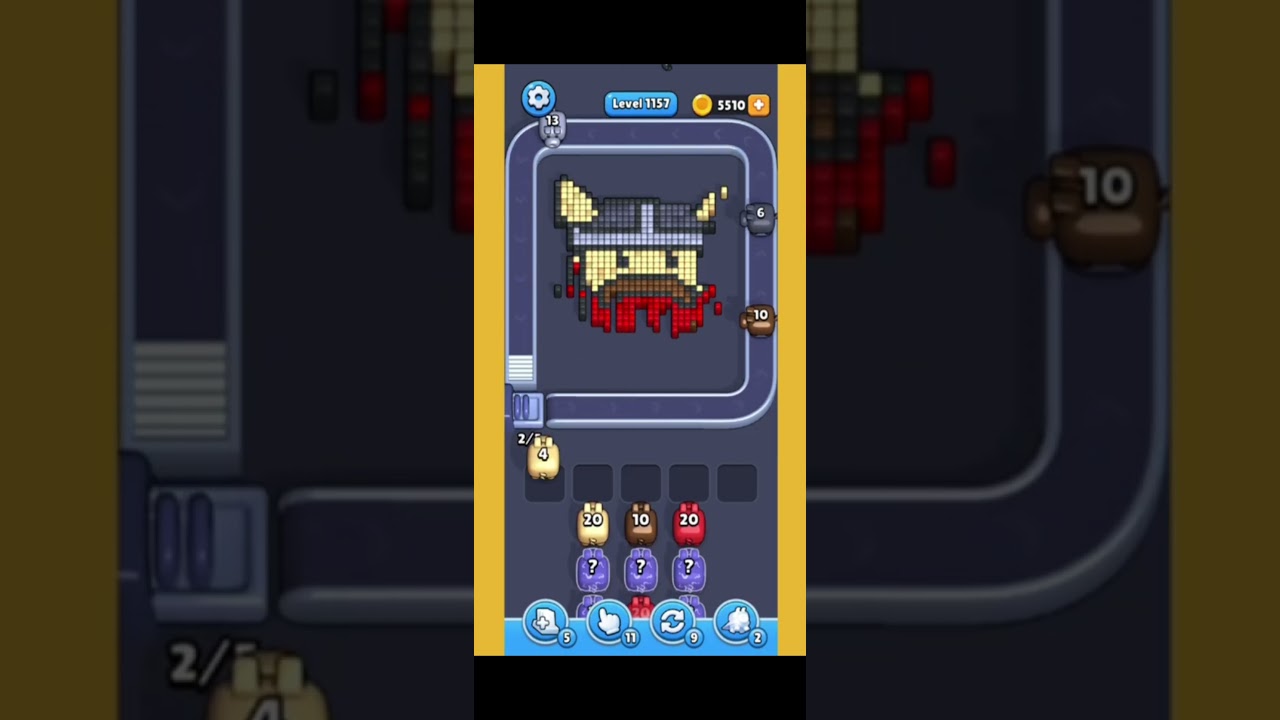Click an empty holding slot
The width and height of the screenshot is (1280, 720).
pos(641,482)
